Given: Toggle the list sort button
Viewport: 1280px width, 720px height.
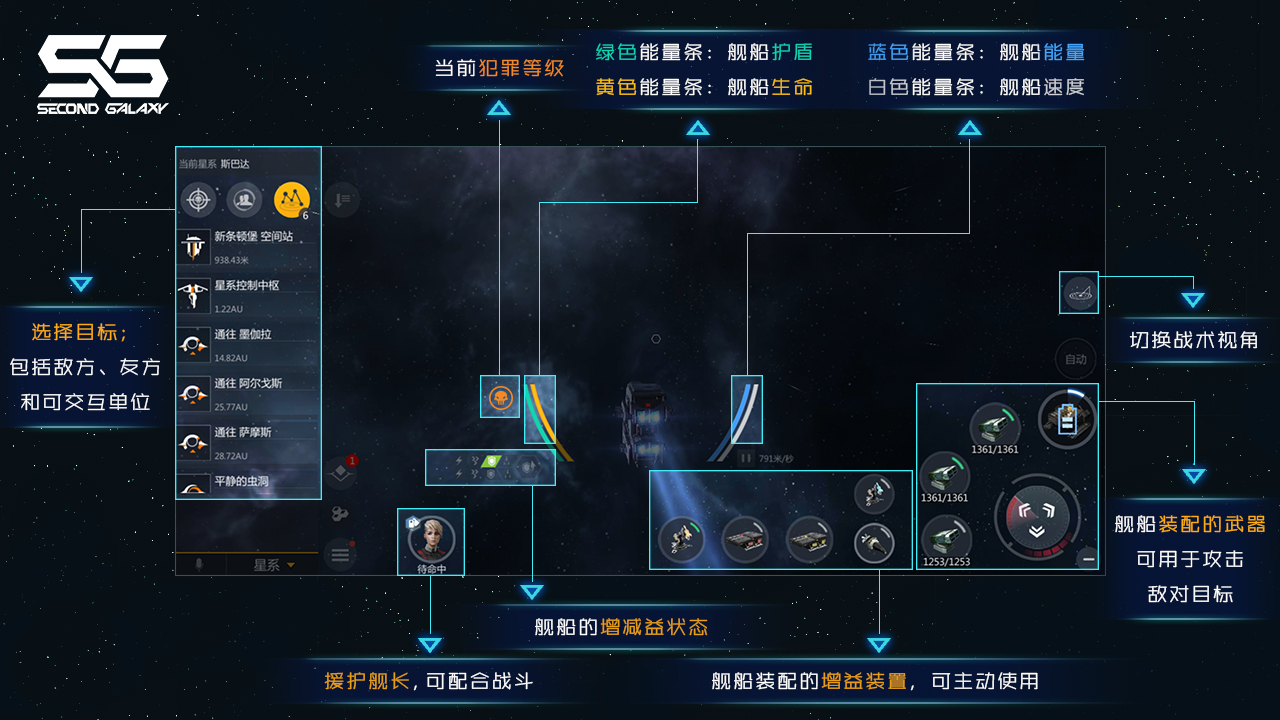Looking at the screenshot, I should [342, 200].
